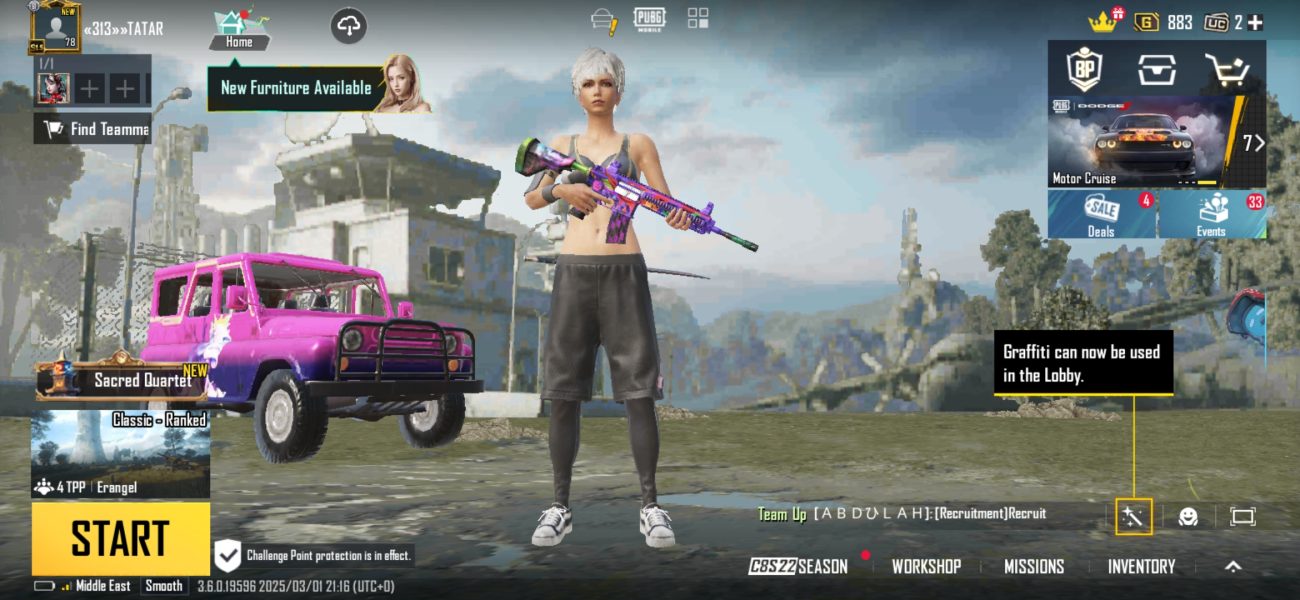Viewport: 1300px width, 600px height.
Task: Click Find Teammates button
Action: (x=93, y=128)
